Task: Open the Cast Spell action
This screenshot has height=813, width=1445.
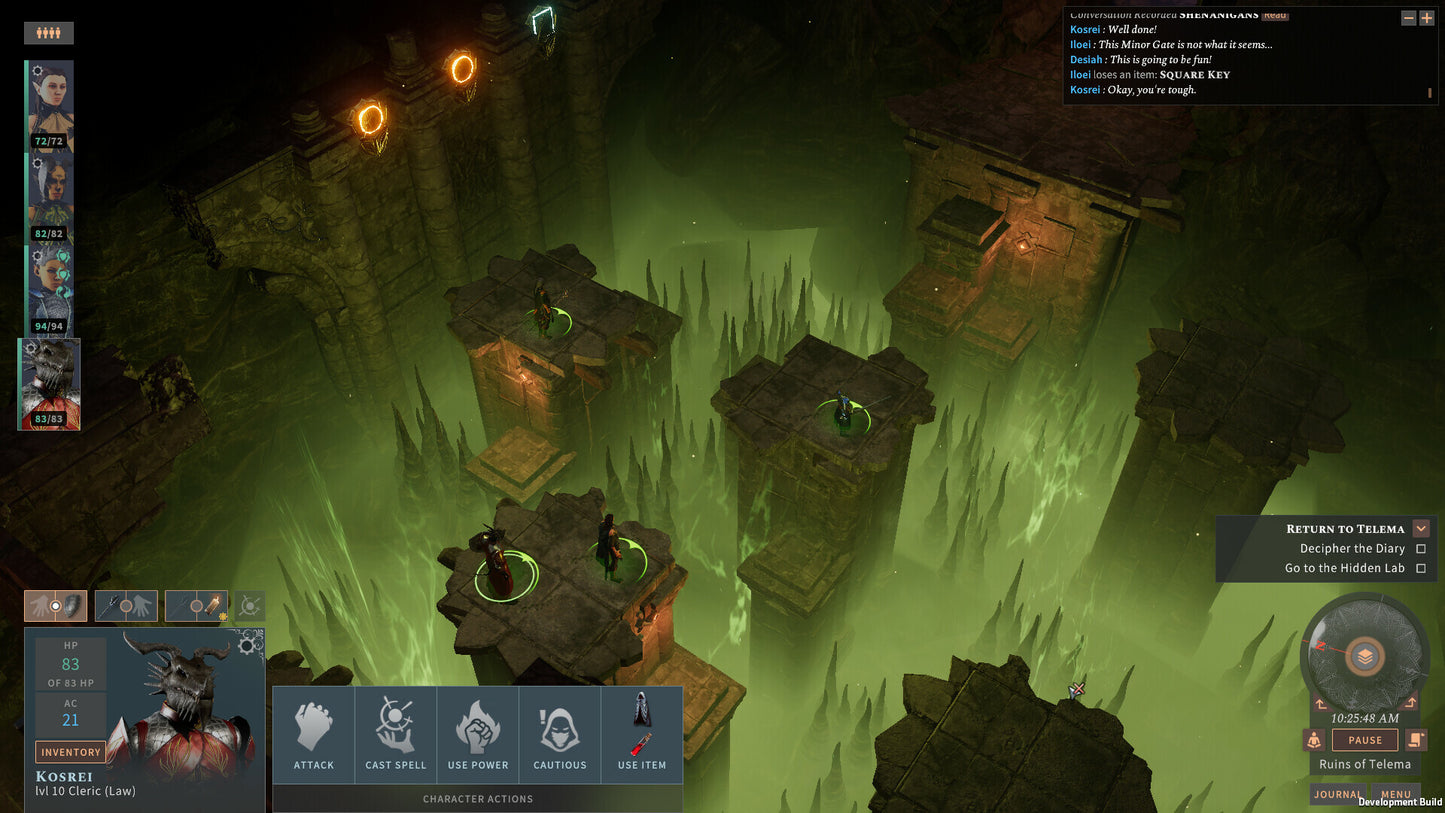Action: [x=395, y=733]
